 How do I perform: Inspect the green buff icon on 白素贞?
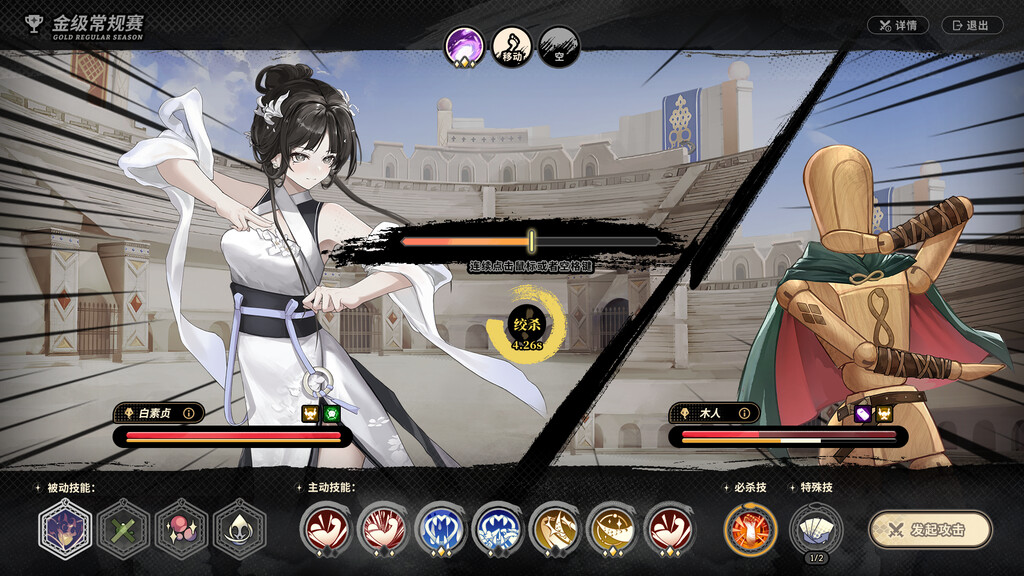pyautogui.click(x=332, y=413)
